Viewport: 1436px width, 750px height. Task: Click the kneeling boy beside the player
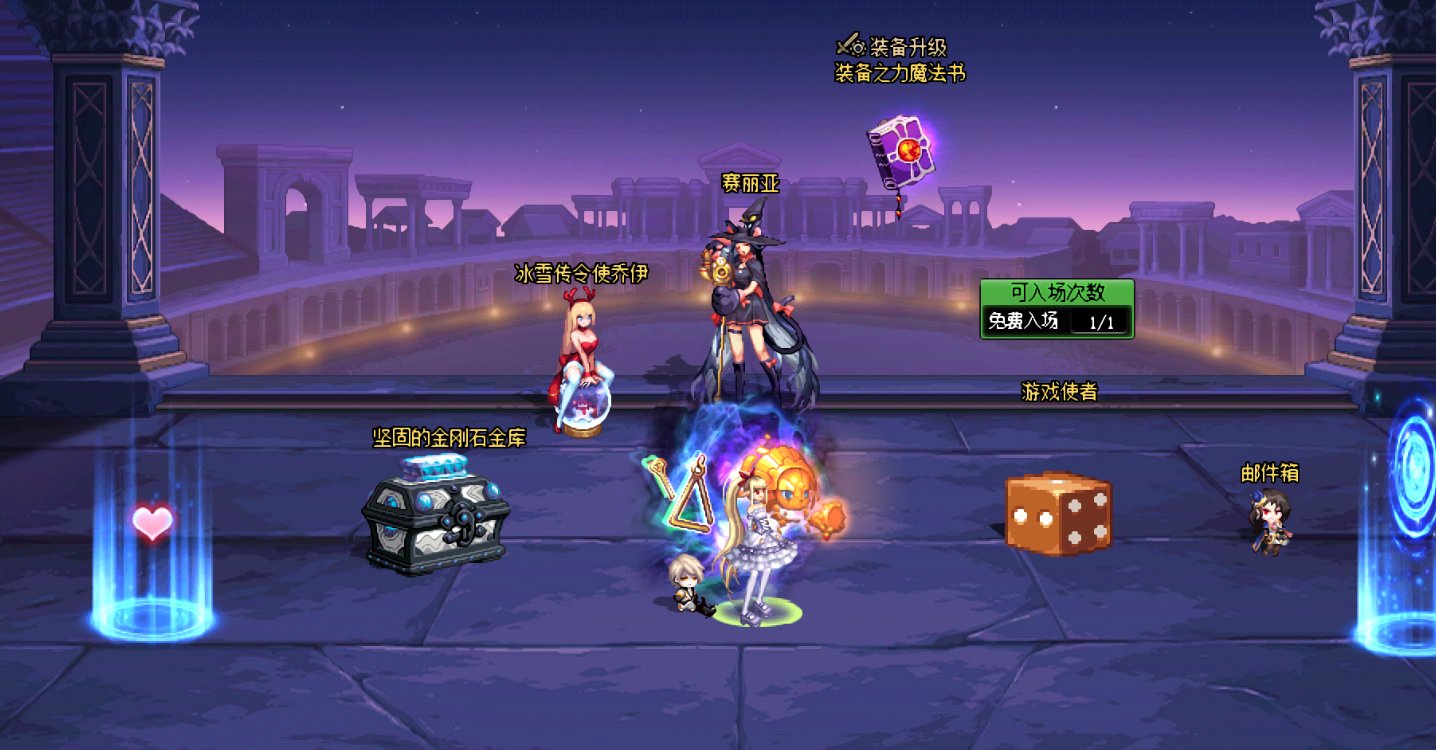pos(688,583)
